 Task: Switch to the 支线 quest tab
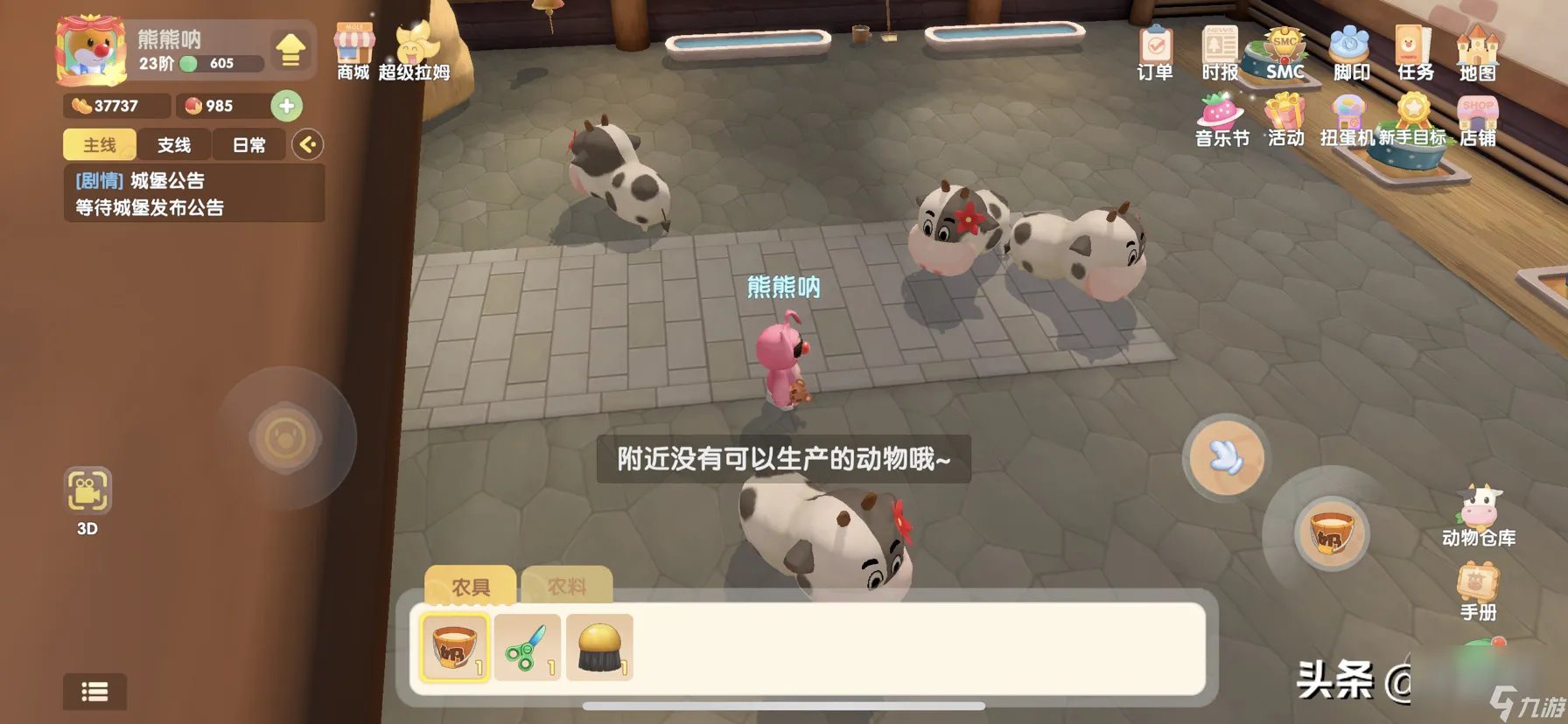[x=174, y=144]
